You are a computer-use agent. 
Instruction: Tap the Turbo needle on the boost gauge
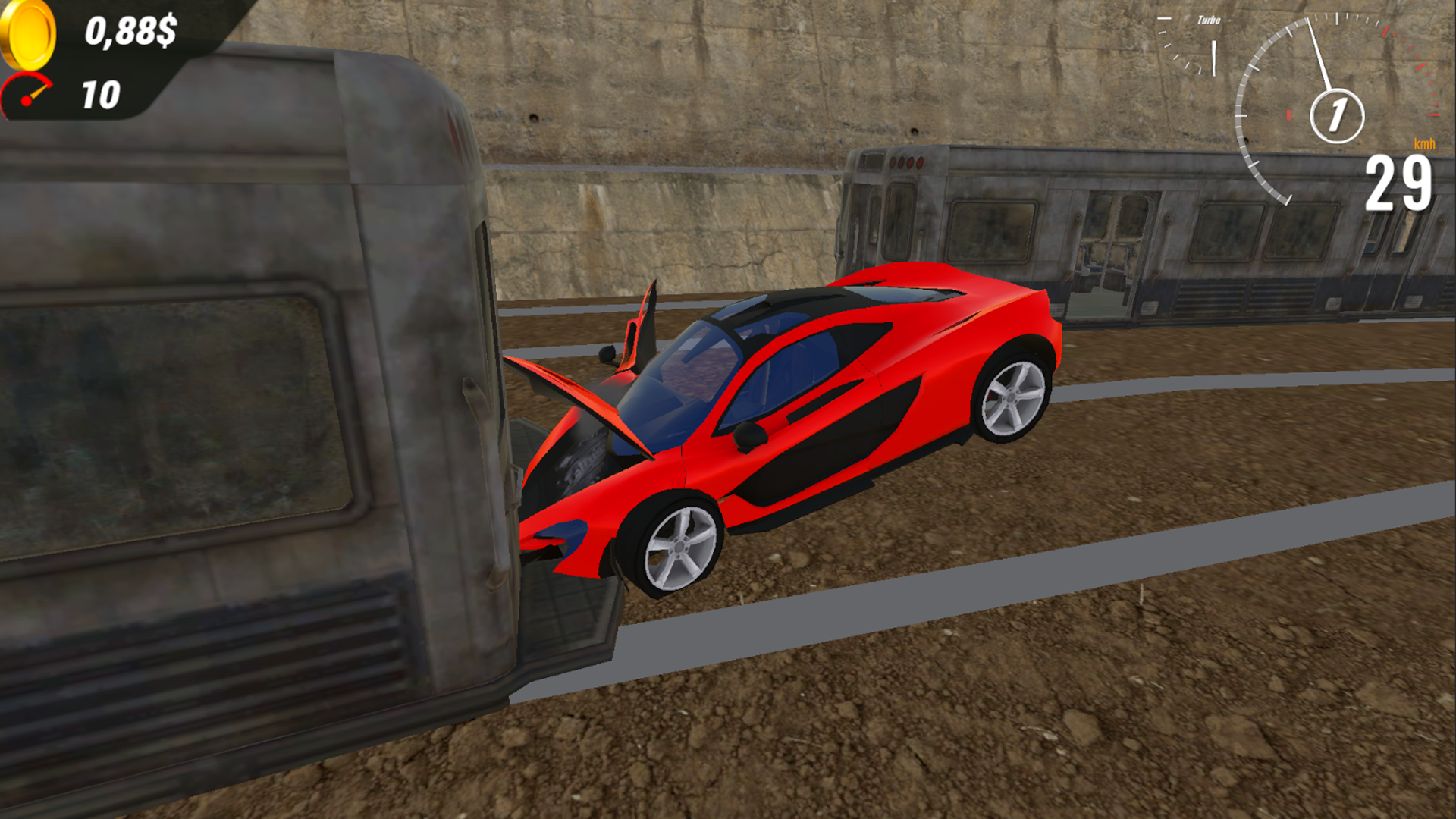point(1213,59)
